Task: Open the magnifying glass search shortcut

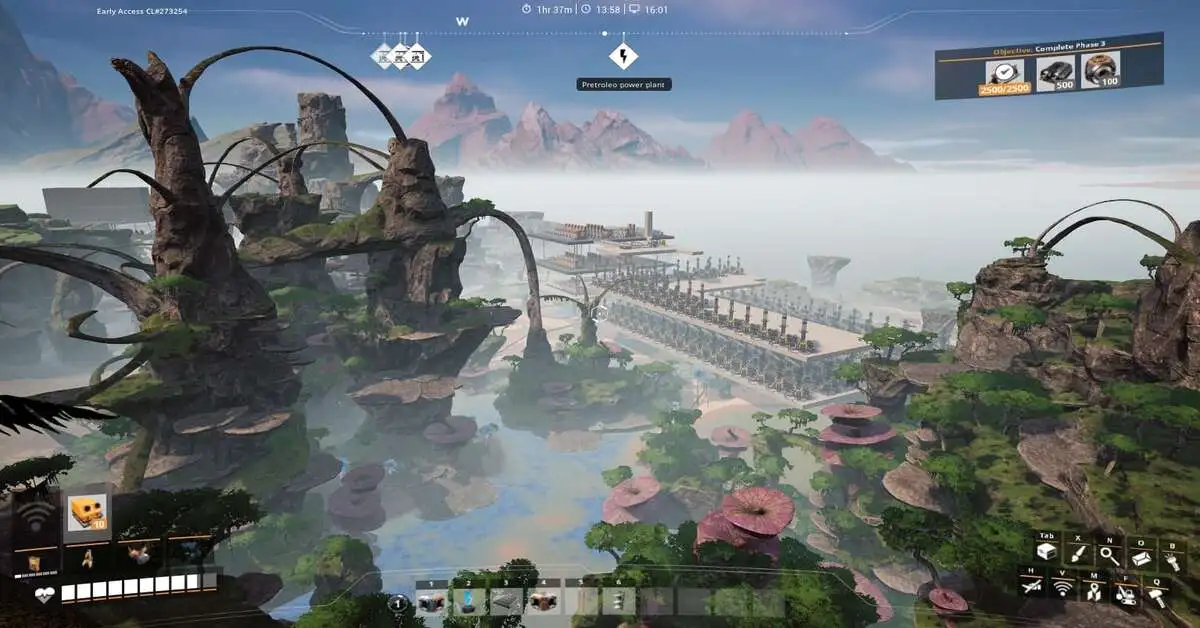Action: pos(1110,554)
